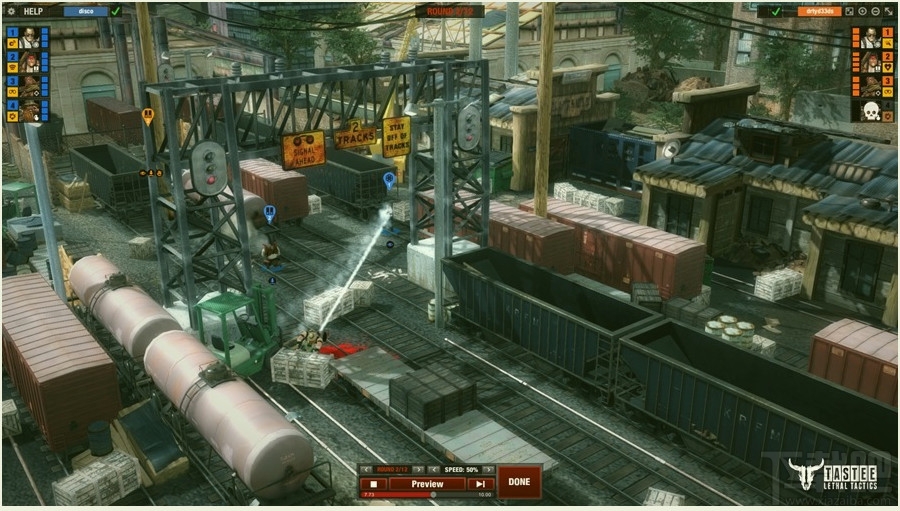Increase the playback speed
Image resolution: width=900 pixels, height=511 pixels.
coord(490,469)
